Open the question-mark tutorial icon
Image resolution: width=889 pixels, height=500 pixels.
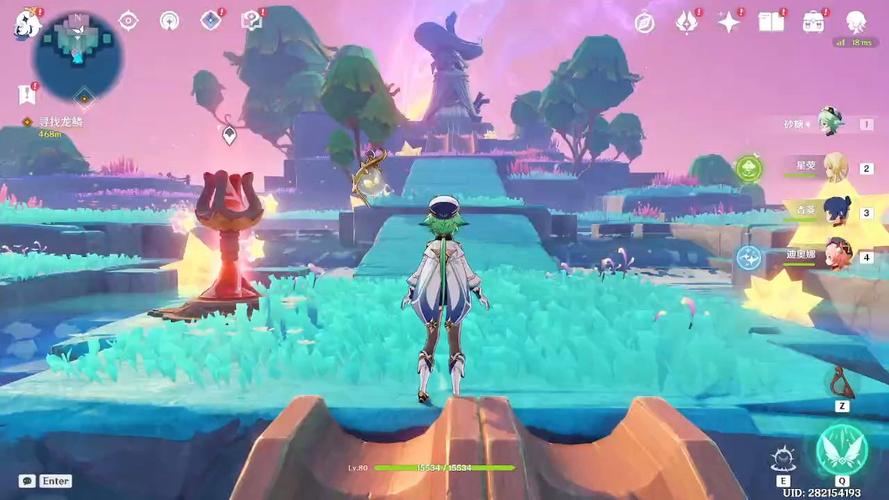click(x=251, y=20)
